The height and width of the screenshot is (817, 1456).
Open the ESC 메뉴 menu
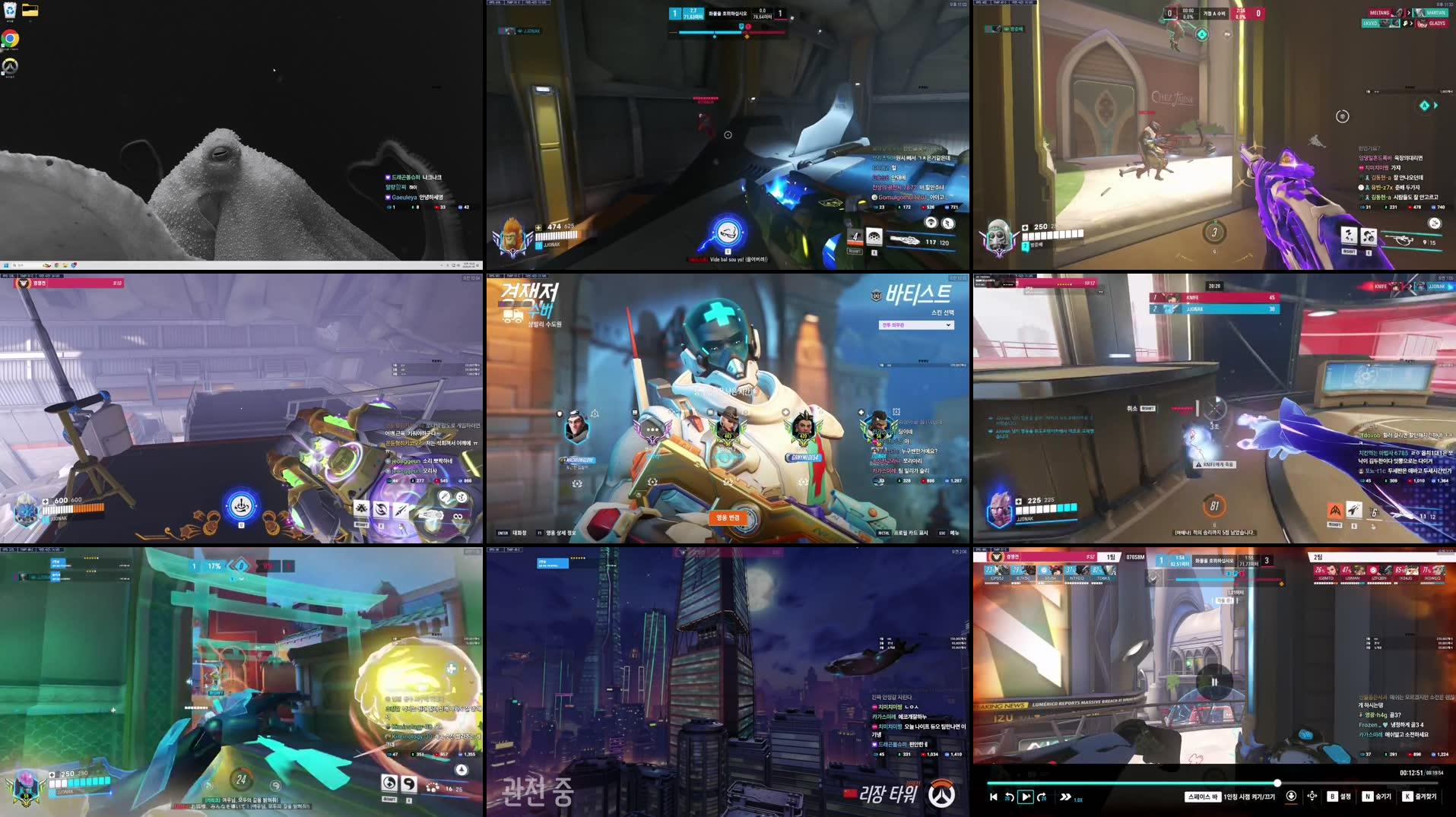click(x=949, y=534)
